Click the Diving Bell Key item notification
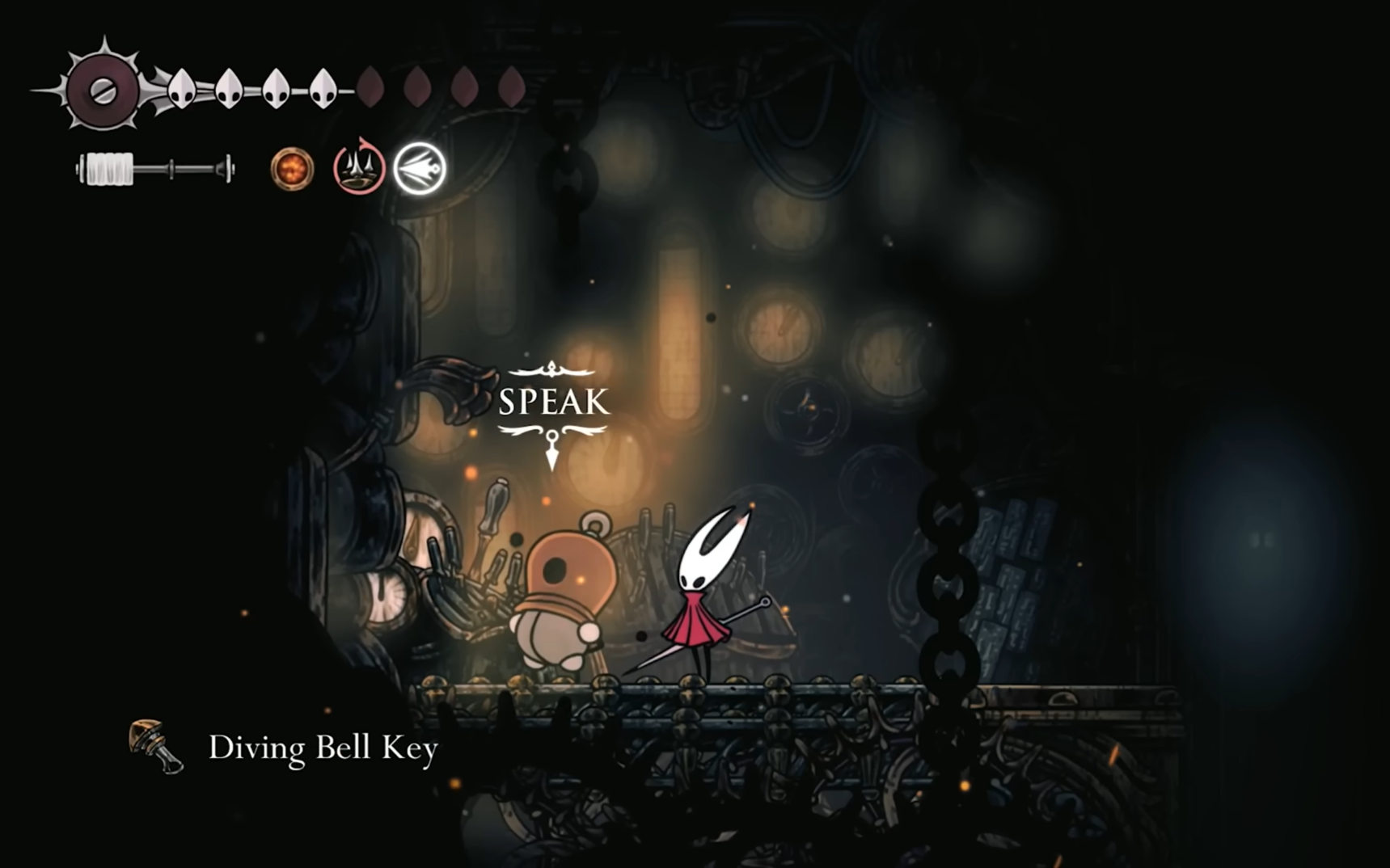The width and height of the screenshot is (1390, 868). 285,748
